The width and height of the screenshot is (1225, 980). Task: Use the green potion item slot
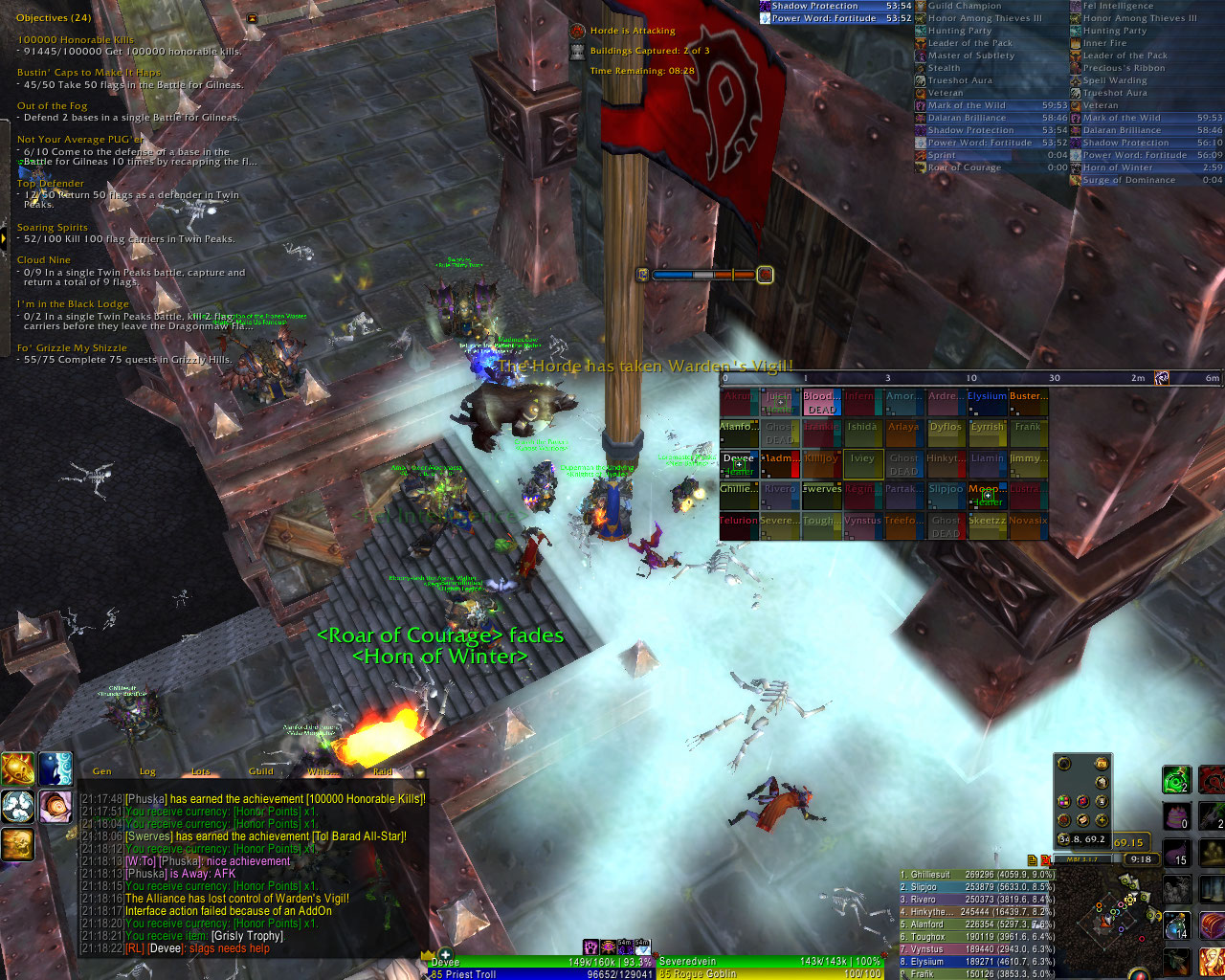point(1176,780)
